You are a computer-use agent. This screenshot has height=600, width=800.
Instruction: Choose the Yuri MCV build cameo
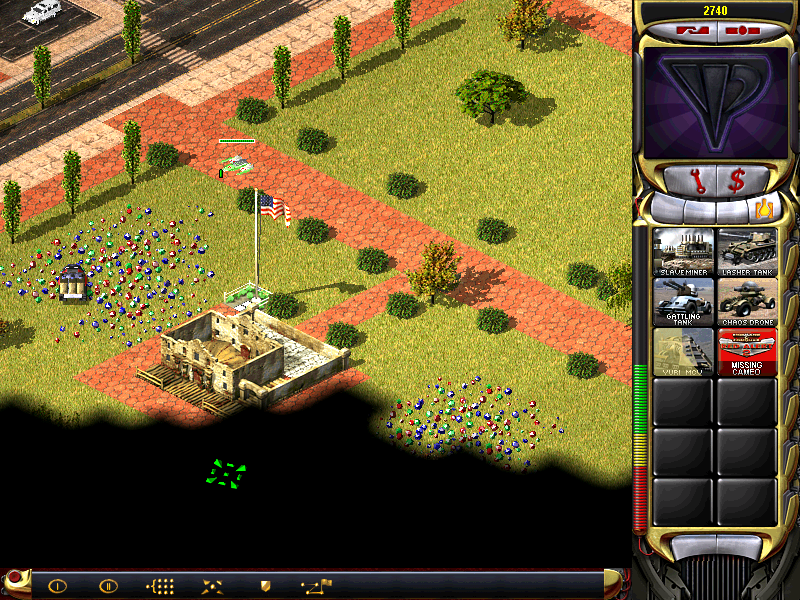pyautogui.click(x=683, y=351)
